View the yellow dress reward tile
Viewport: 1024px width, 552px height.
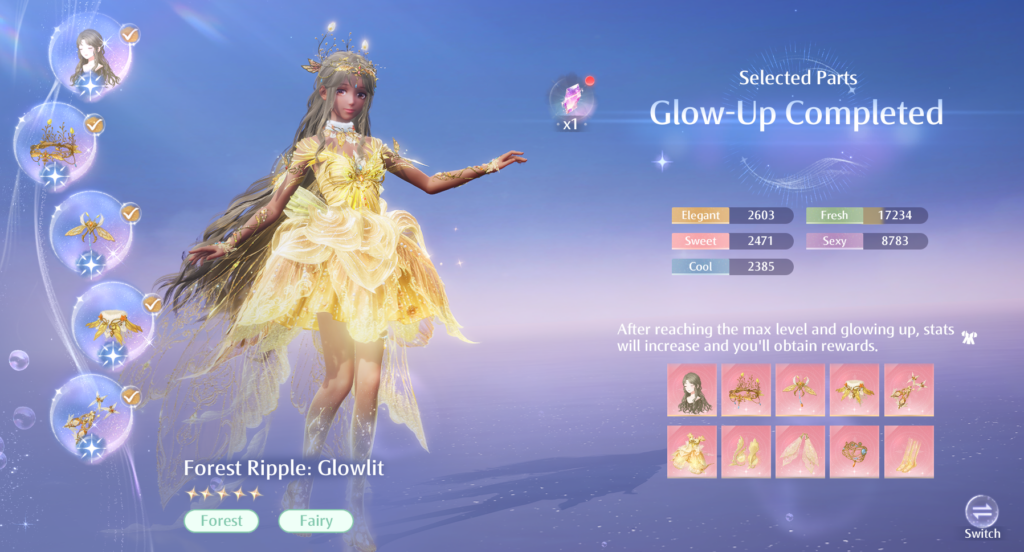[x=692, y=451]
